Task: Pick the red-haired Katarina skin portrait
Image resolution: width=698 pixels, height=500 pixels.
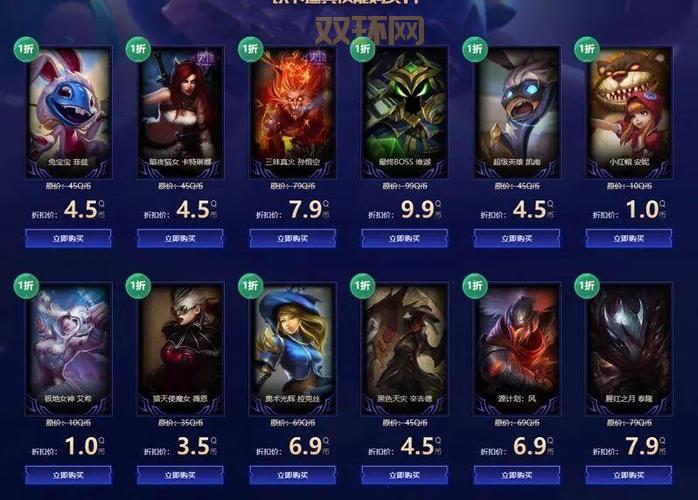Action: click(x=180, y=104)
